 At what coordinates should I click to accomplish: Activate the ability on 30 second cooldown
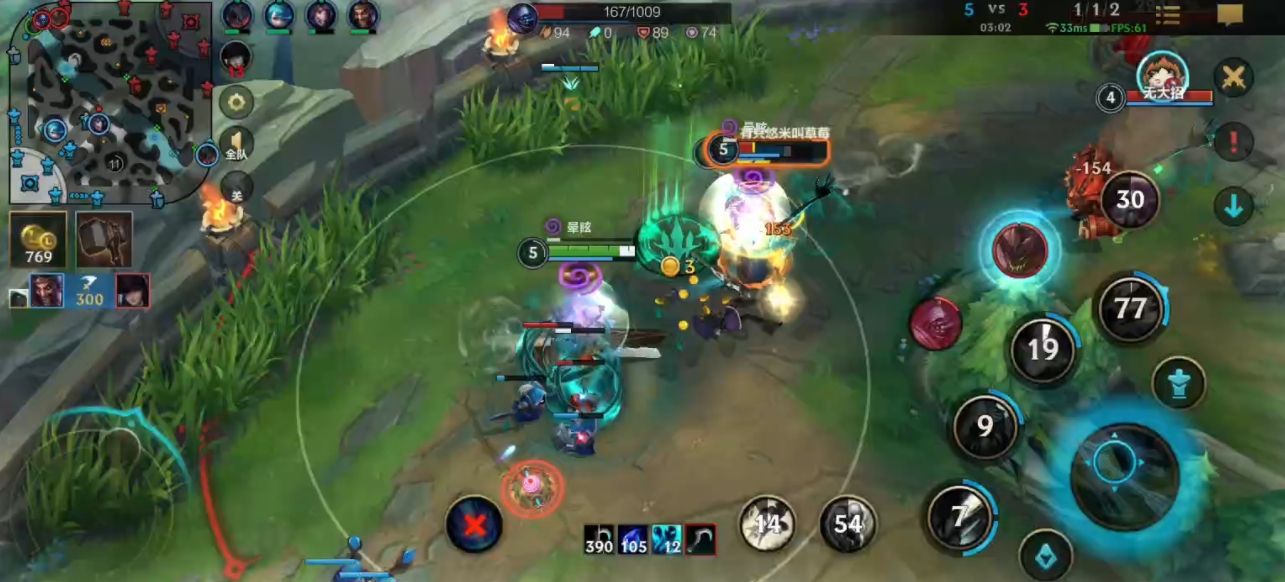[1130, 199]
